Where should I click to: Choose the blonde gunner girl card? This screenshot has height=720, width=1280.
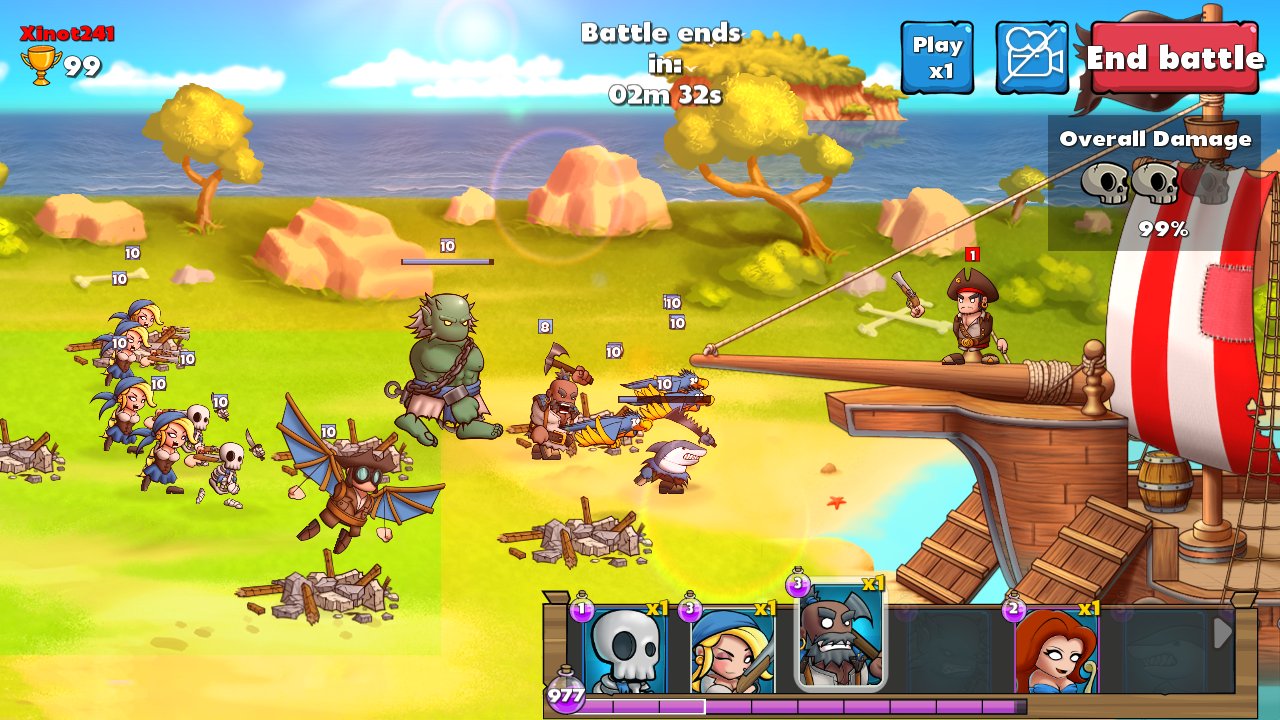(732, 648)
